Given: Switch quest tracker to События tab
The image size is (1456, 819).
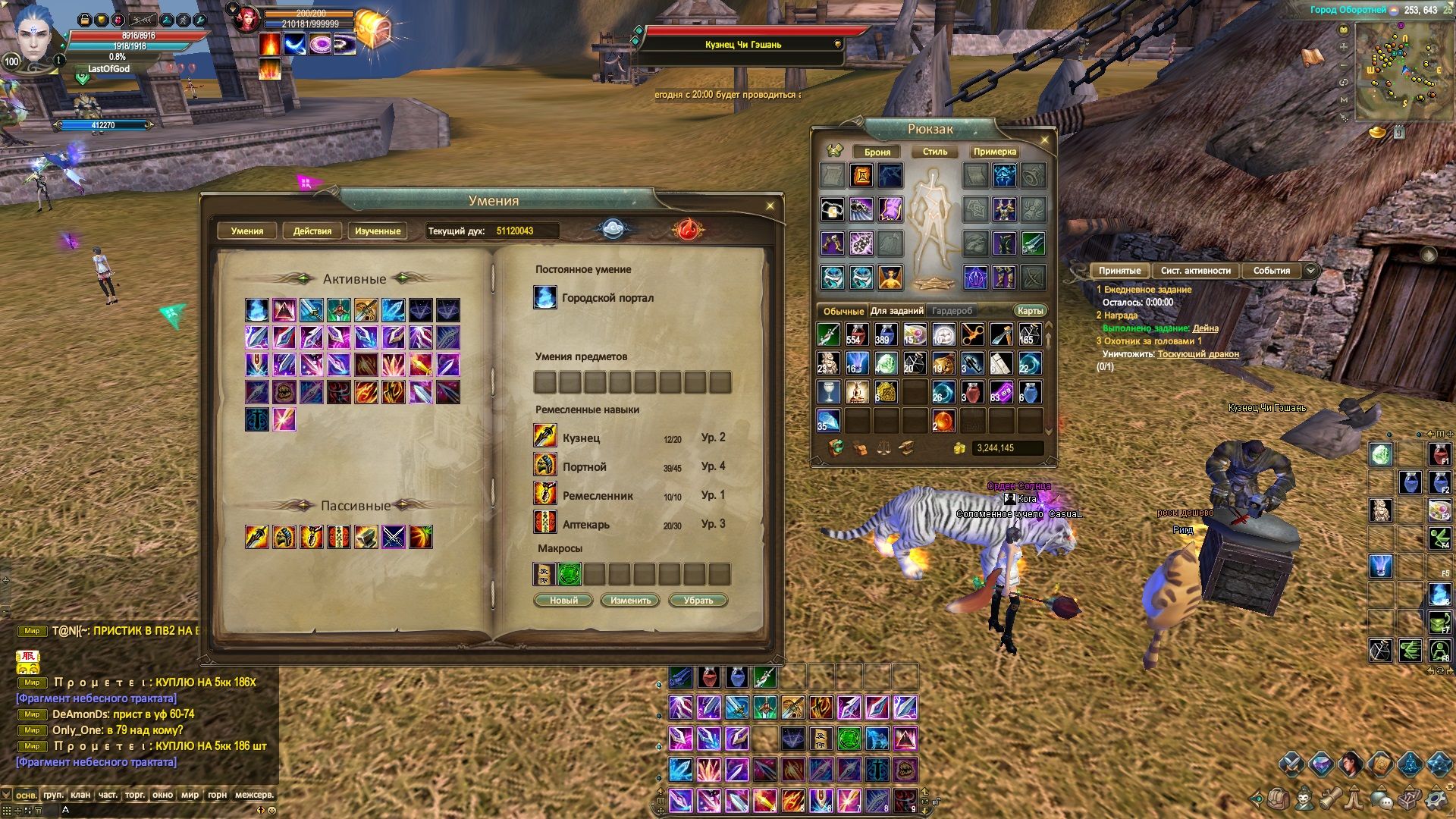Looking at the screenshot, I should coord(1271,271).
